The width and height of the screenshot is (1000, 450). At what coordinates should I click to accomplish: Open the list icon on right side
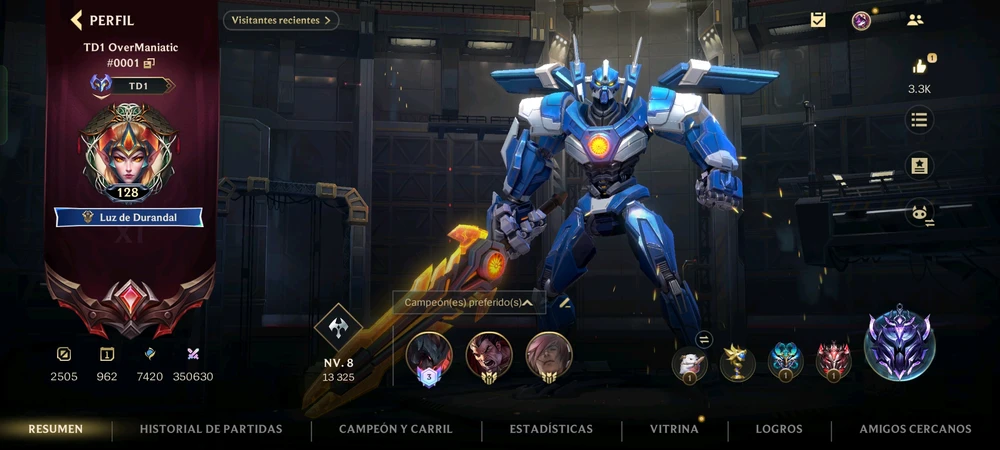(x=919, y=121)
